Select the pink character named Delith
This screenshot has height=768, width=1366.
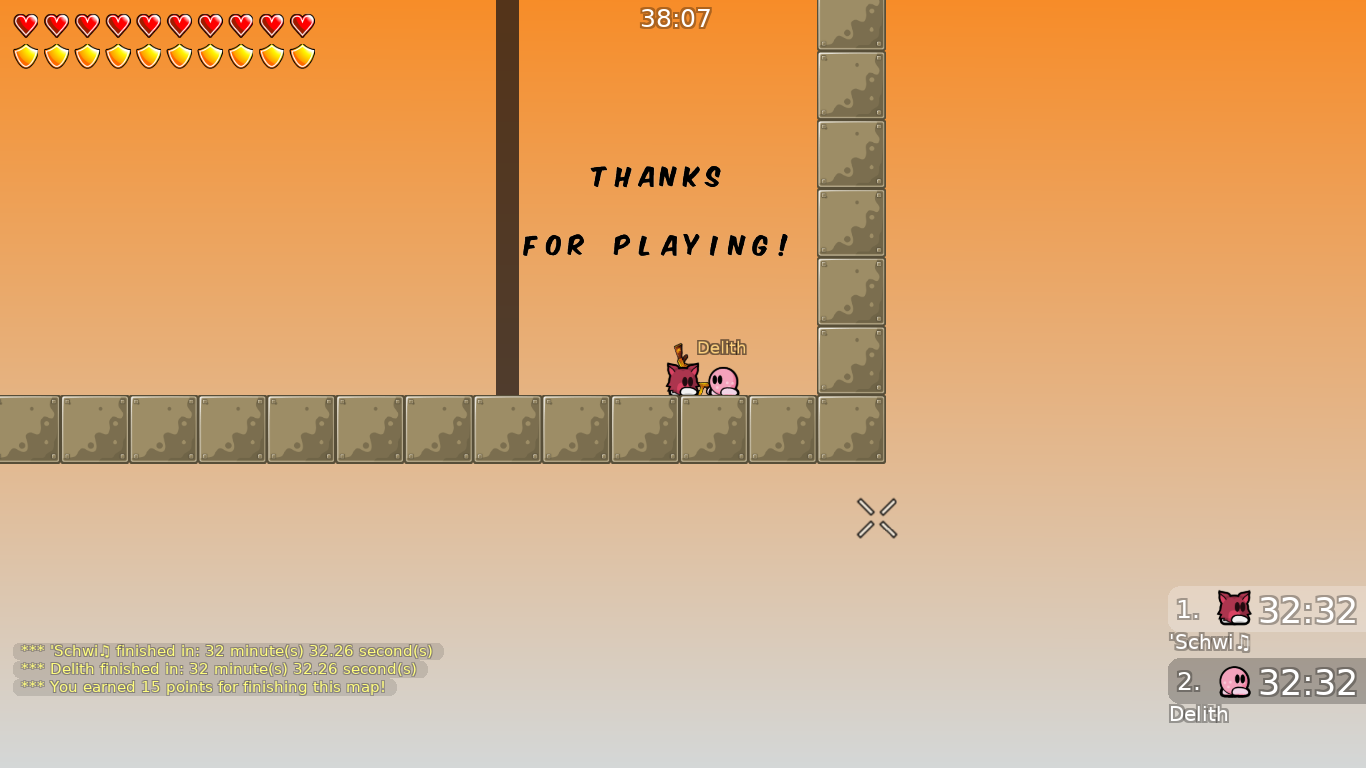coord(725,383)
